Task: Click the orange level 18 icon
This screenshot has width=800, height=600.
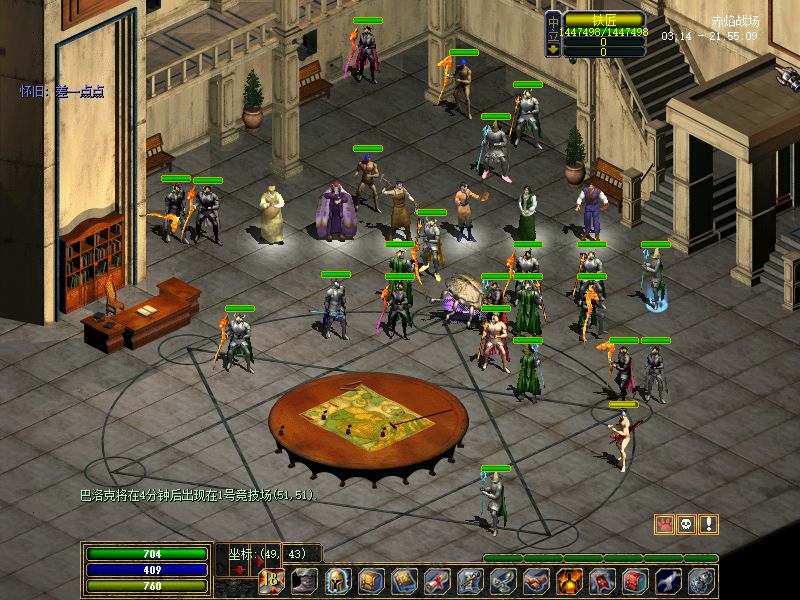Action: tap(271, 581)
